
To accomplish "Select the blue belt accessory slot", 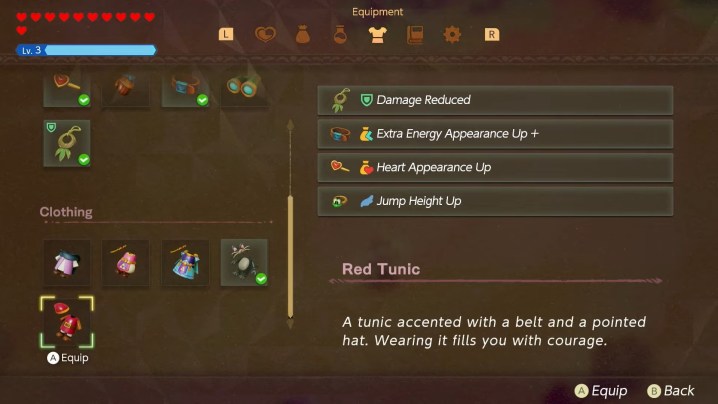I will click(185, 88).
